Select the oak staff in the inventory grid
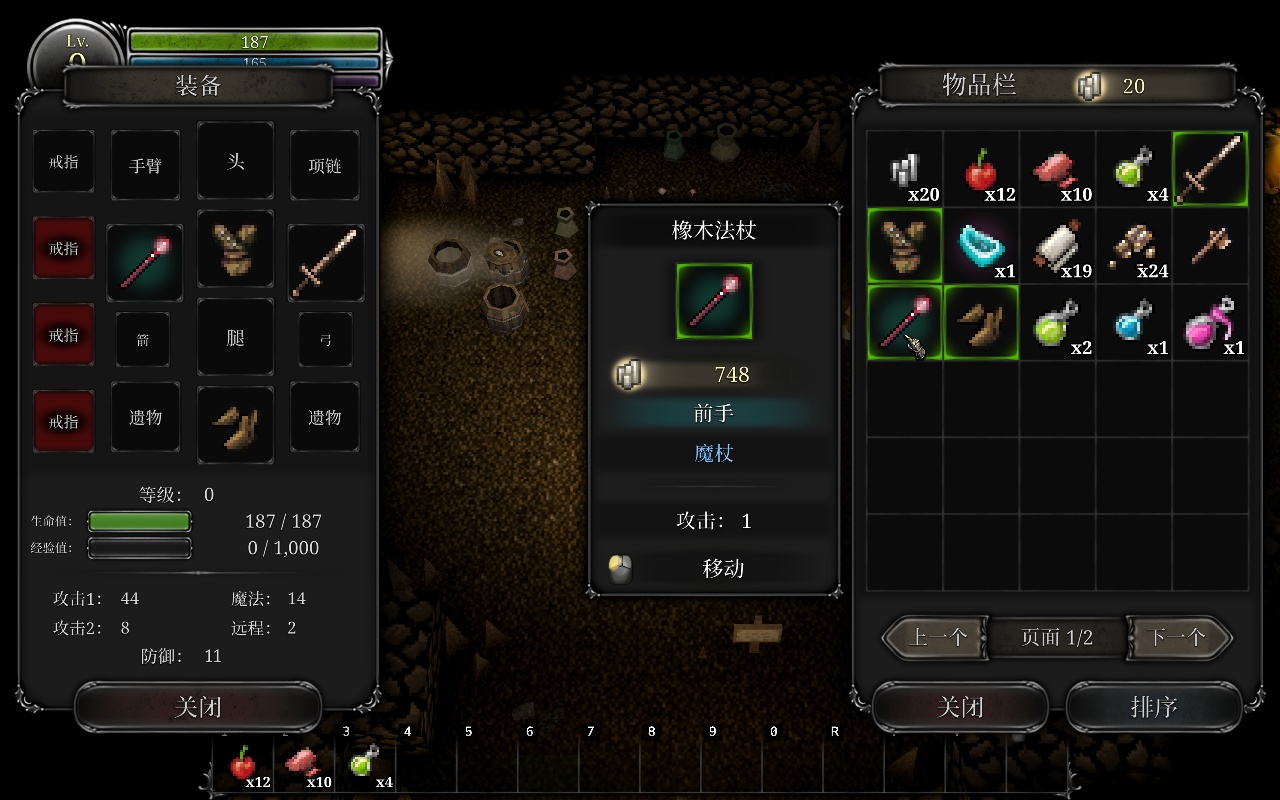1280x800 pixels. point(904,322)
